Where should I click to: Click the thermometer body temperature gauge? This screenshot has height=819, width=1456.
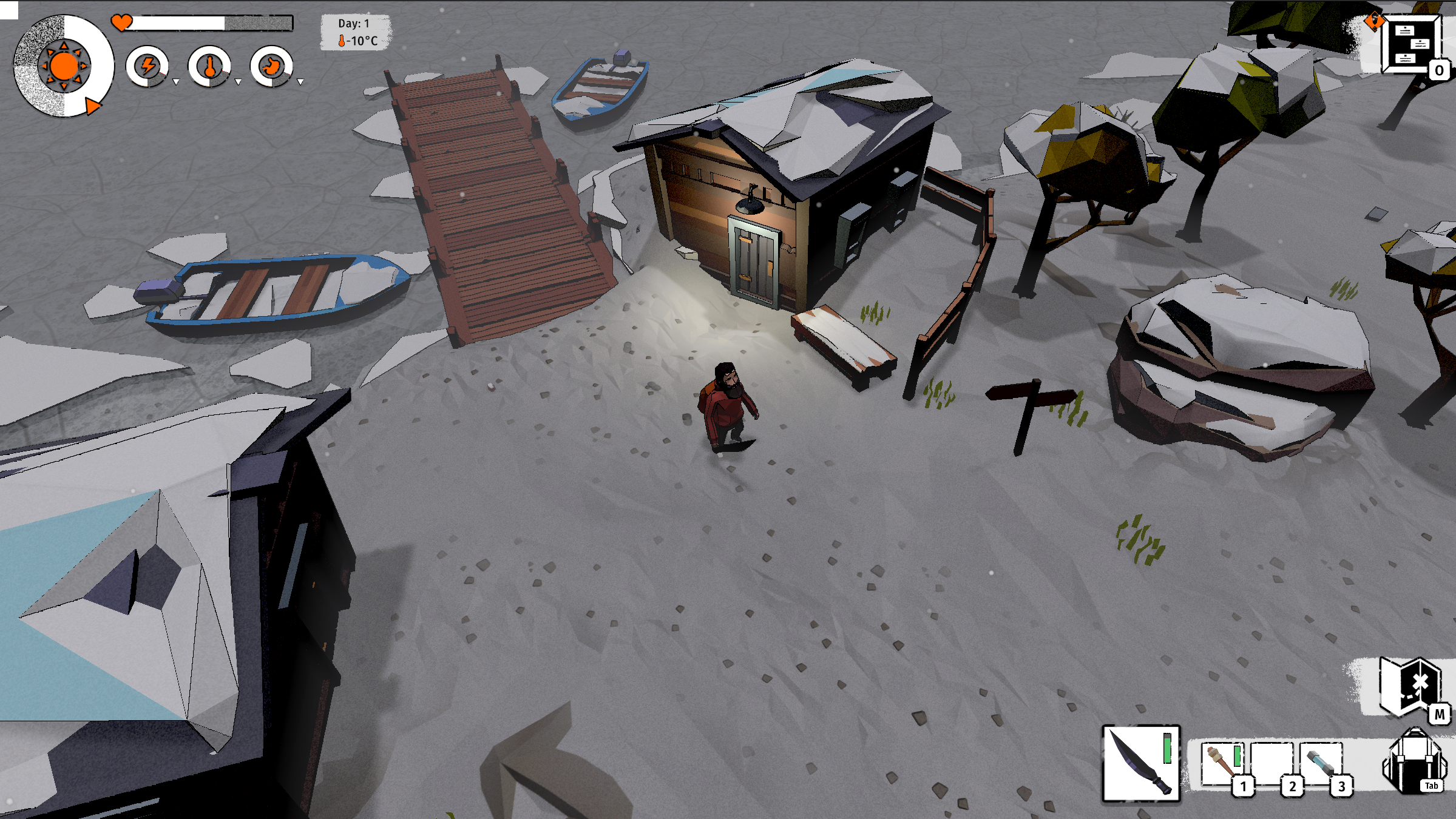209,66
